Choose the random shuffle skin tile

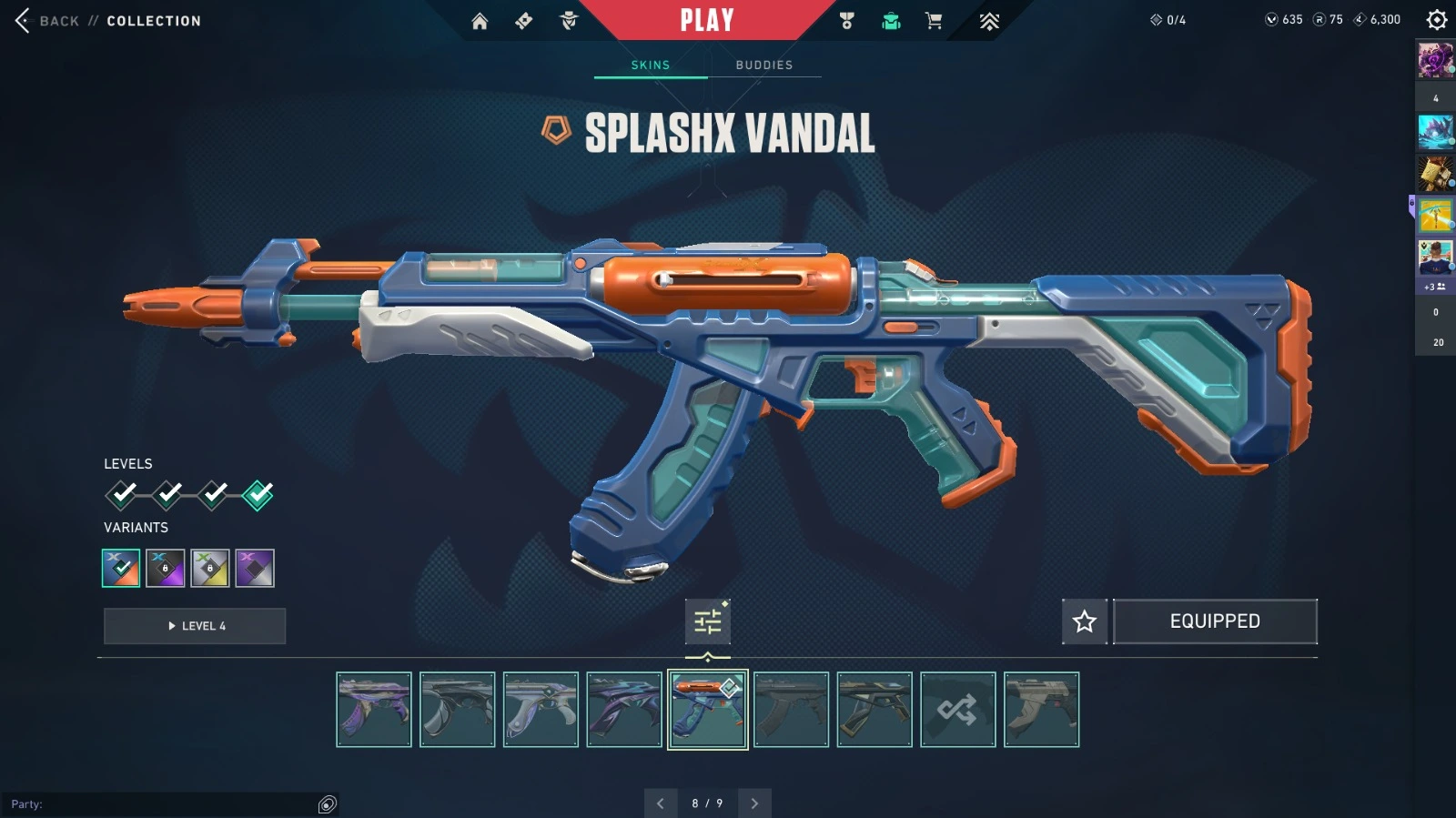[x=958, y=710]
